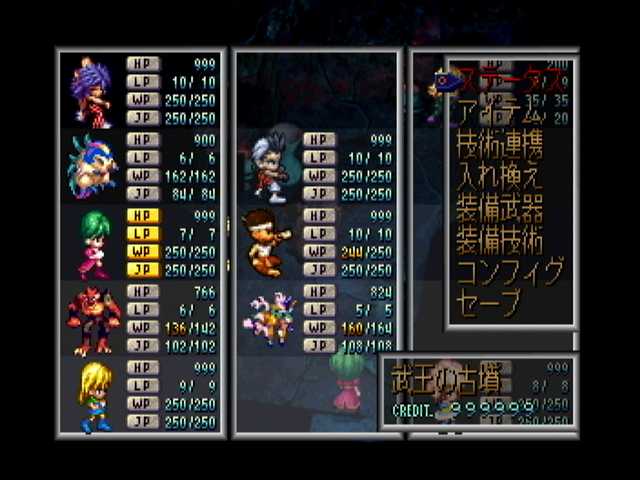
Task: Choose the small winged creature party member
Action: coord(268,317)
